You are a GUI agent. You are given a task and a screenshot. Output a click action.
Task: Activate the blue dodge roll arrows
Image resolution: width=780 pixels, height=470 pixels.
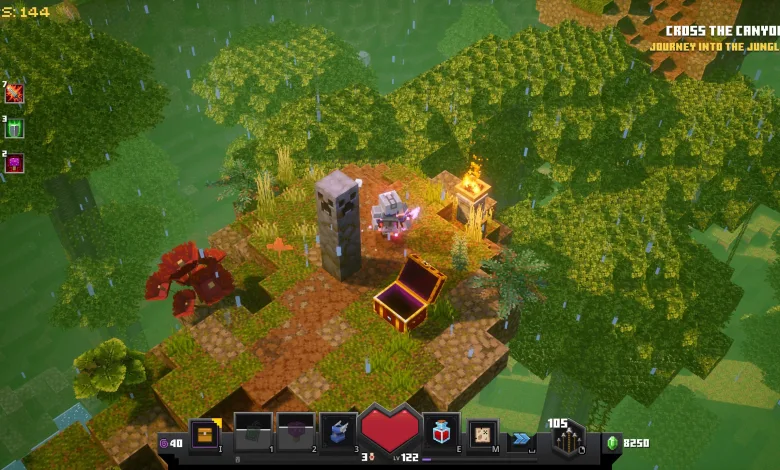(522, 438)
